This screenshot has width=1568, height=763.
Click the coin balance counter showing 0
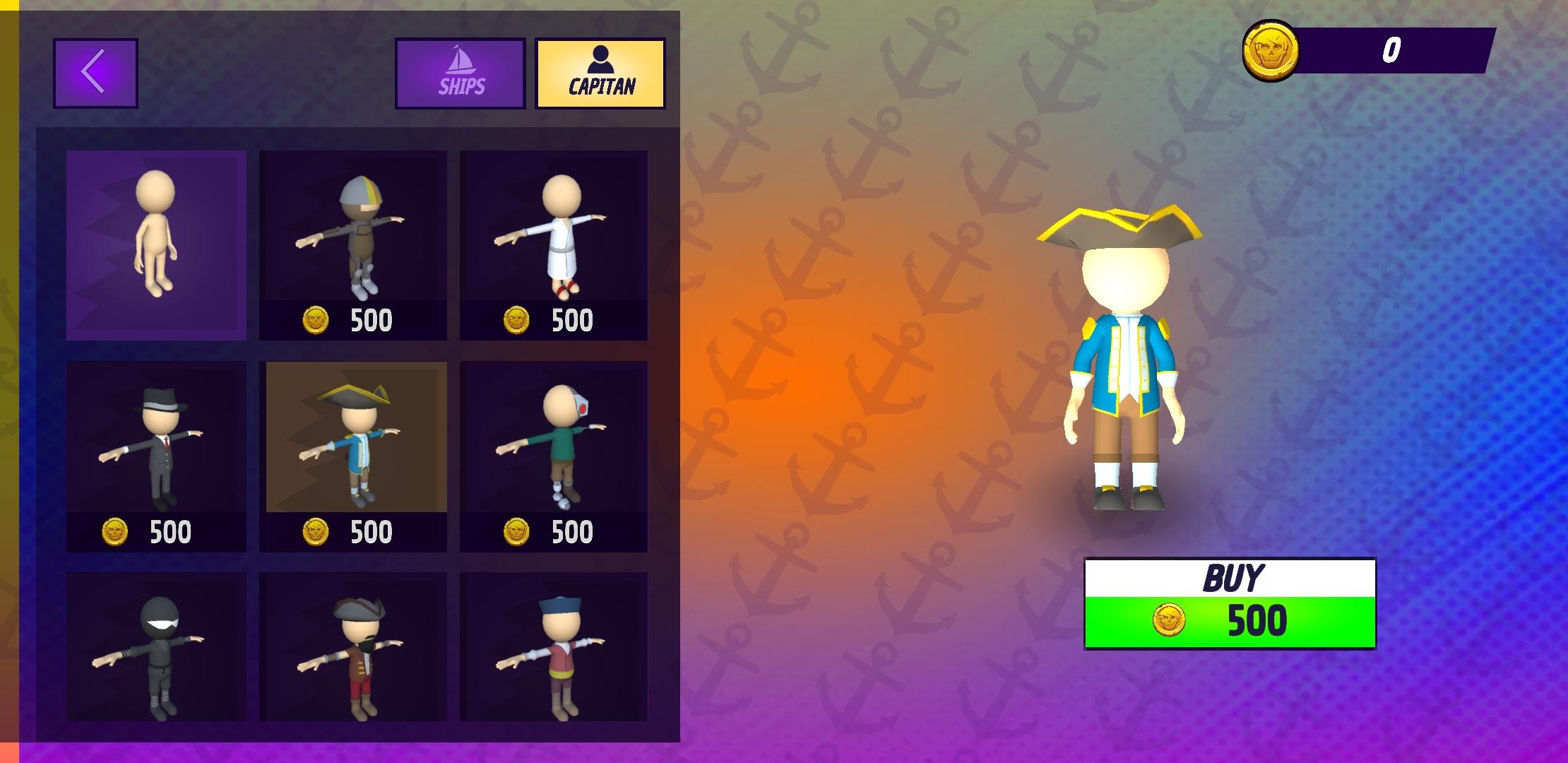(x=1391, y=51)
